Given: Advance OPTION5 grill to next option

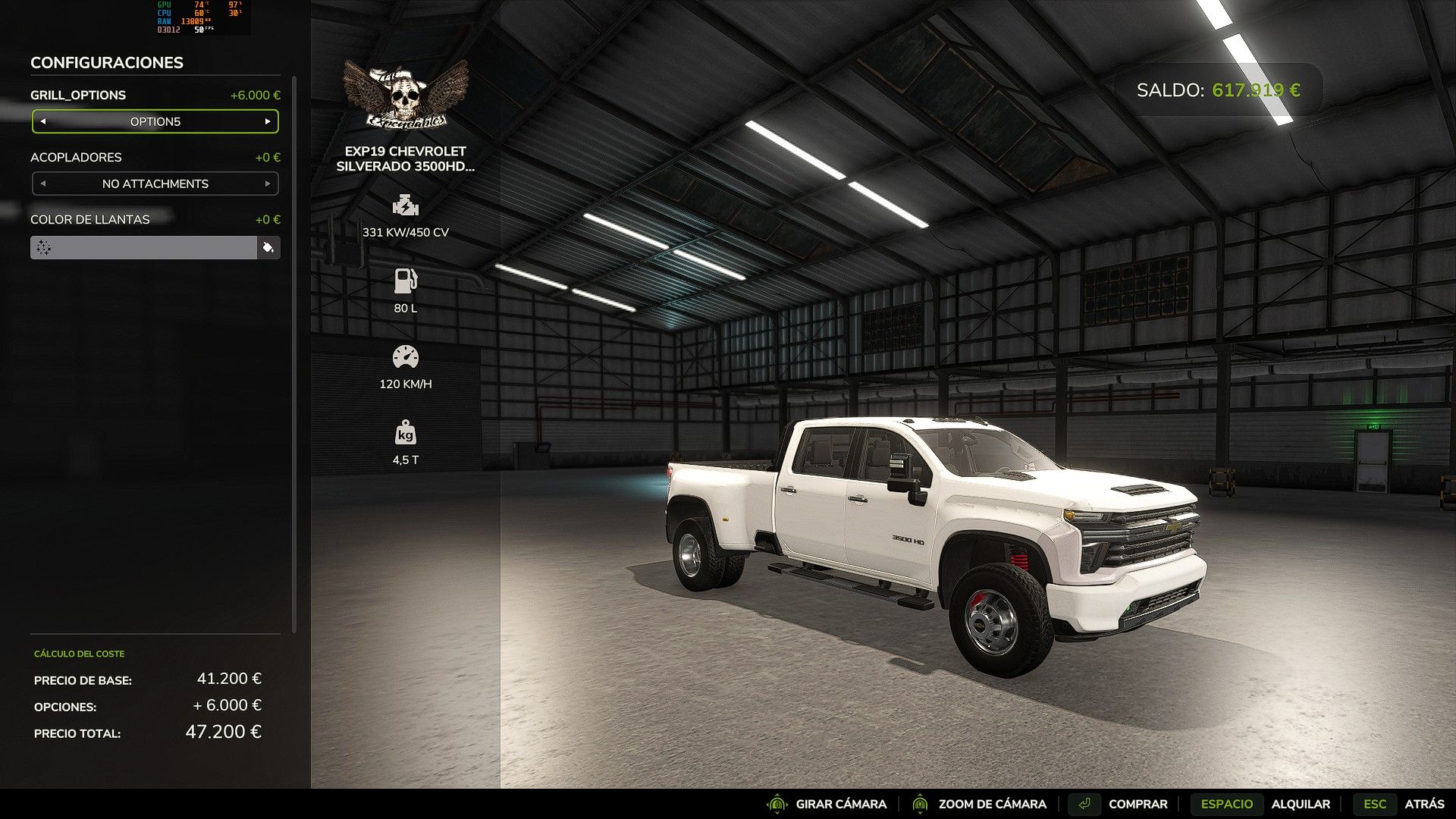Looking at the screenshot, I should click(267, 121).
